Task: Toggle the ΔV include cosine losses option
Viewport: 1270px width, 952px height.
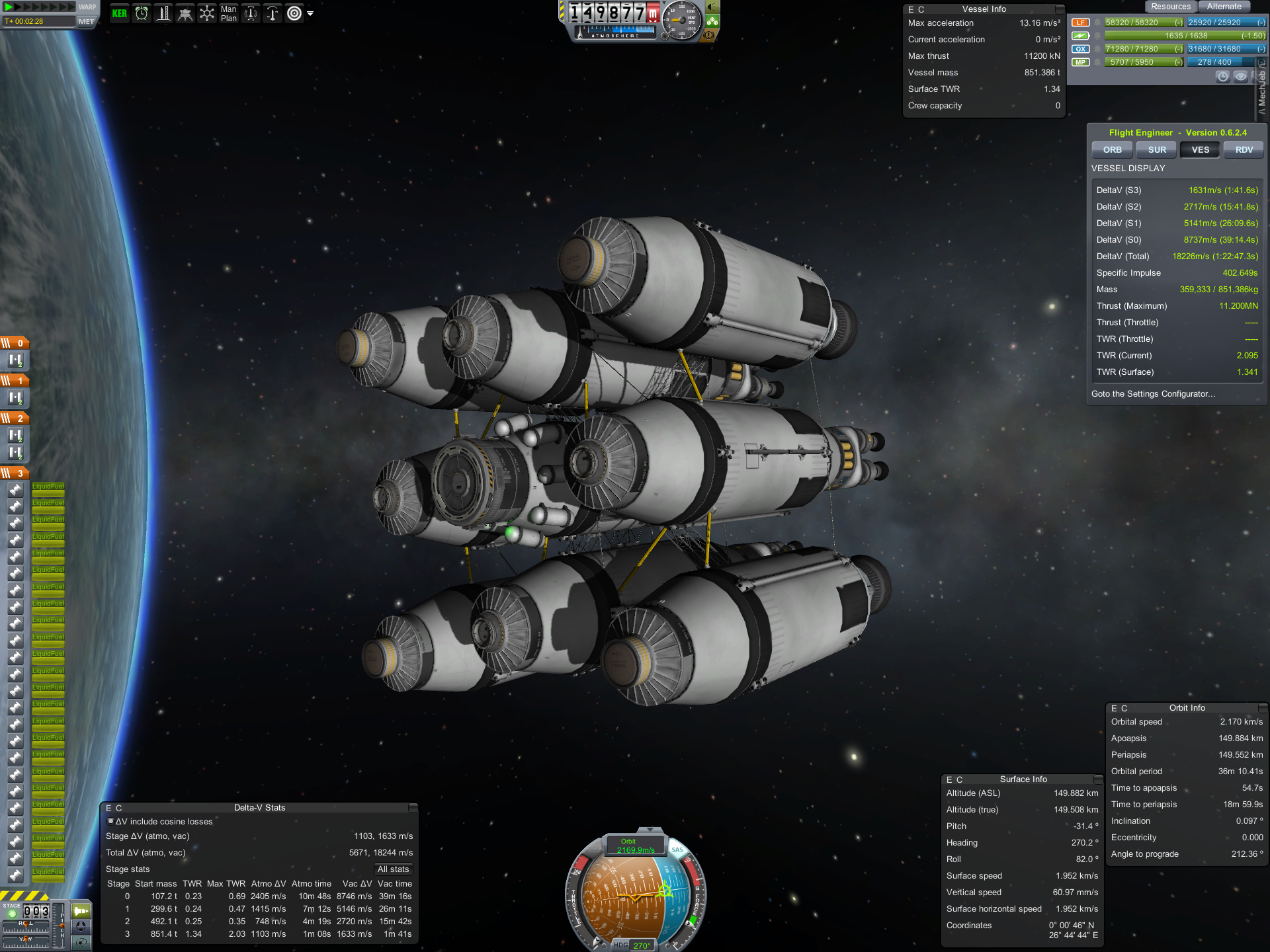Action: [111, 821]
